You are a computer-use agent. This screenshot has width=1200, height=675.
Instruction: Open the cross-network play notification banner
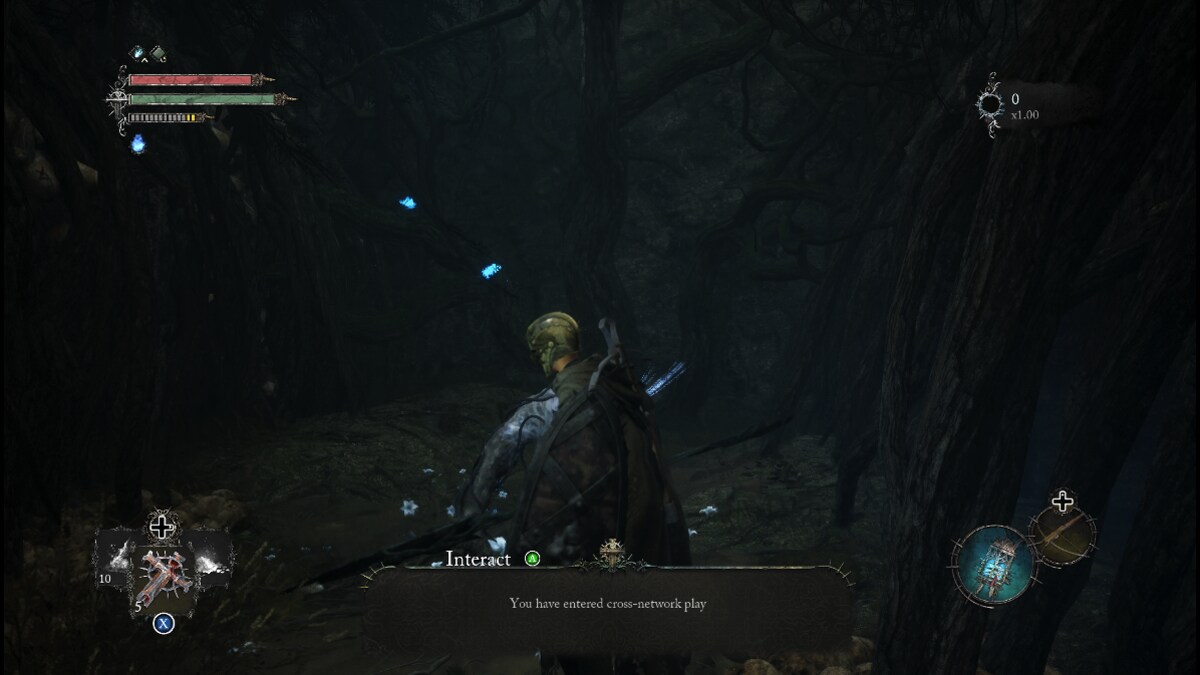coord(608,604)
